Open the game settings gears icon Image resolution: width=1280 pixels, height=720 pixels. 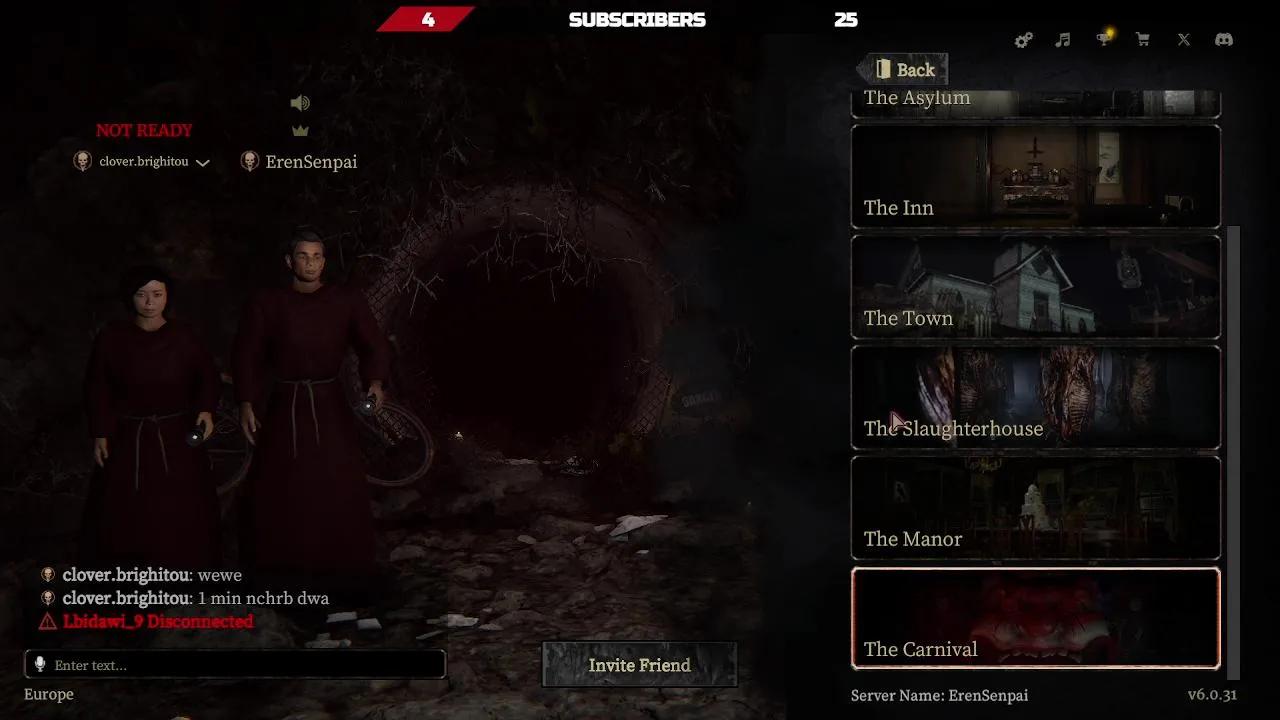tap(1023, 40)
